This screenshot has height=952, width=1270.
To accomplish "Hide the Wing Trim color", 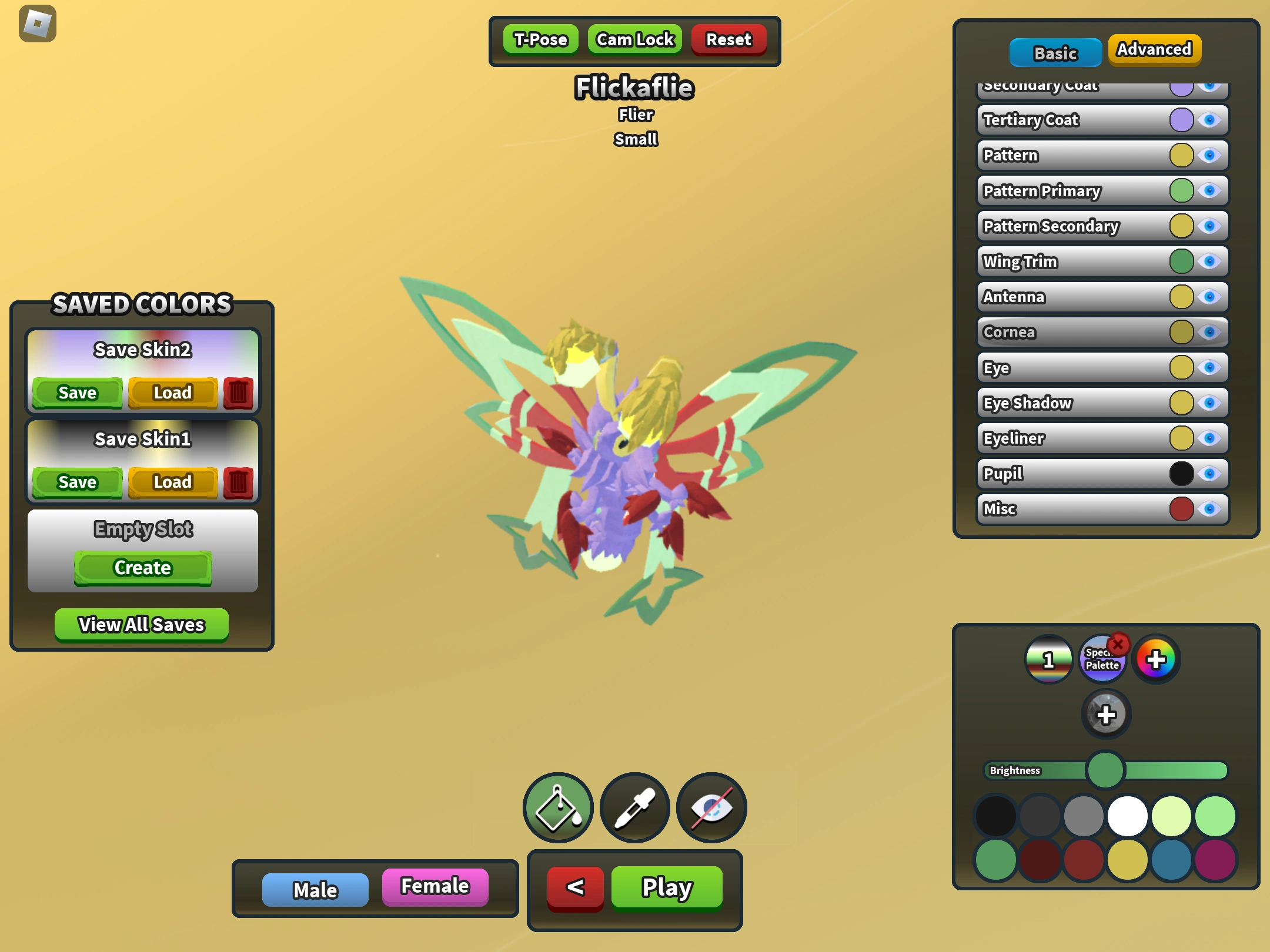I will [1208, 262].
